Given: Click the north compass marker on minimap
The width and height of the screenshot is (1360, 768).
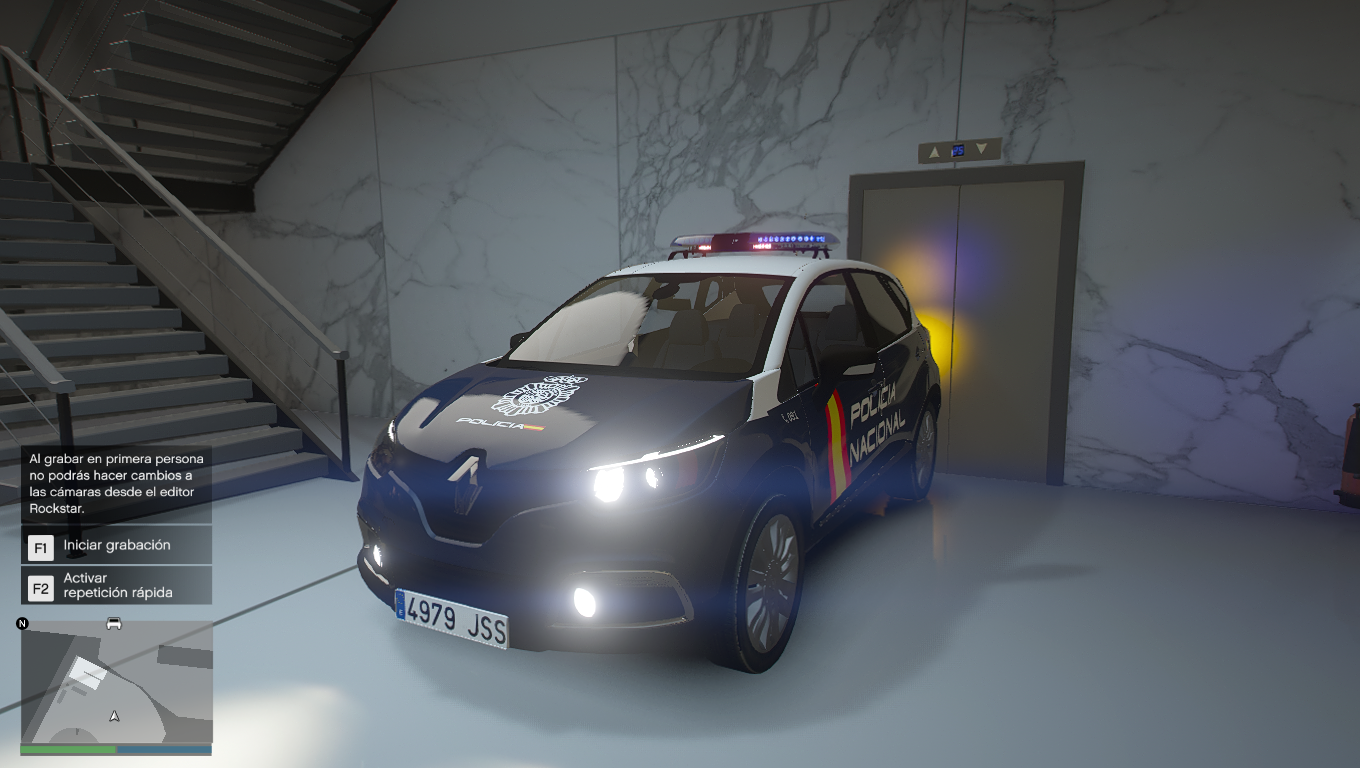Looking at the screenshot, I should [23, 624].
